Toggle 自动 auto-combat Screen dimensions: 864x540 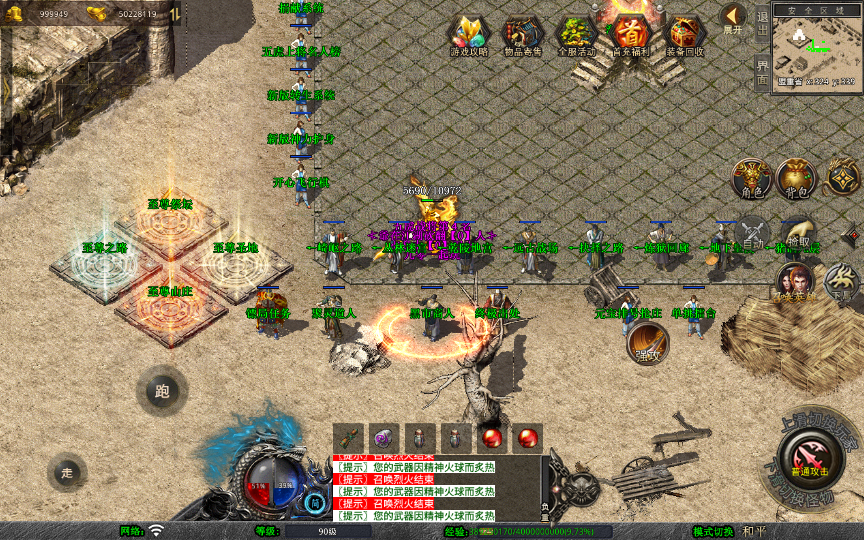751,233
